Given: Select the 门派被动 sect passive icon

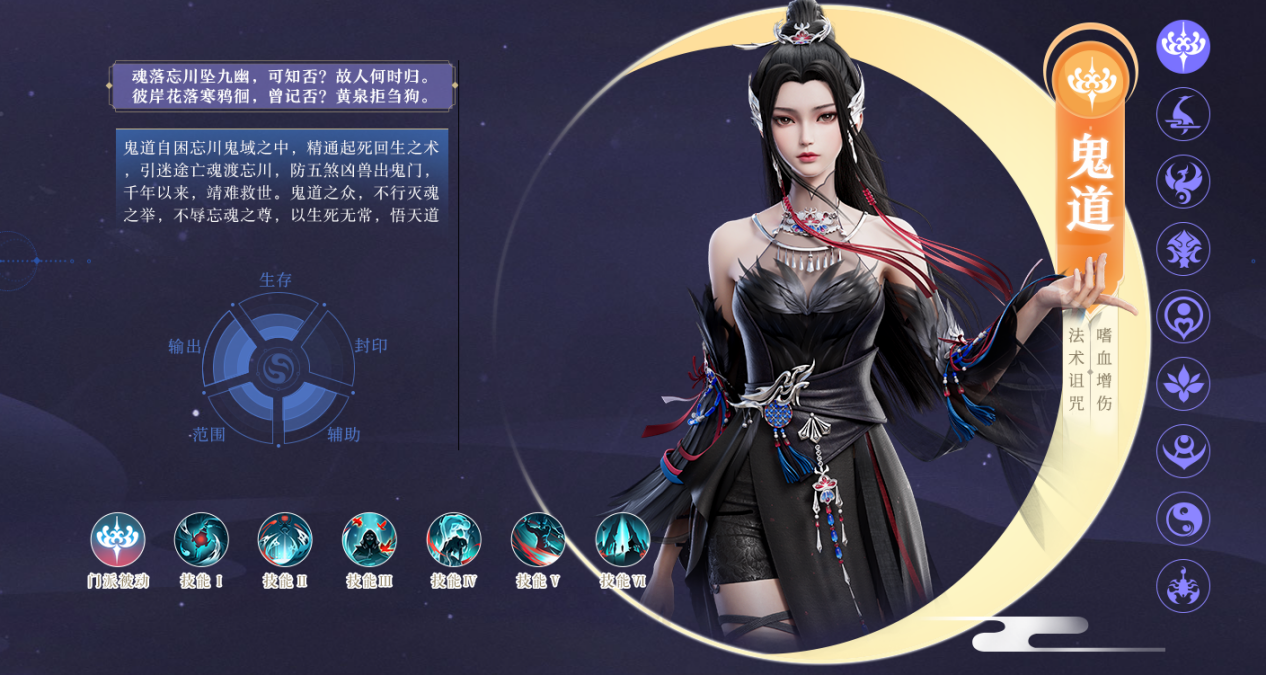Looking at the screenshot, I should pos(118,540).
